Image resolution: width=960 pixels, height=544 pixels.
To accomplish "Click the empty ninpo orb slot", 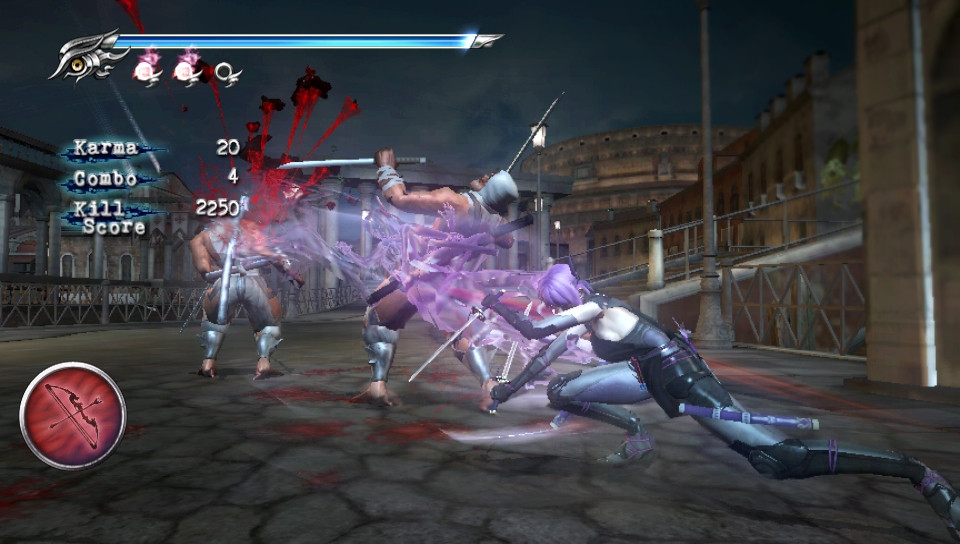I will [227, 72].
